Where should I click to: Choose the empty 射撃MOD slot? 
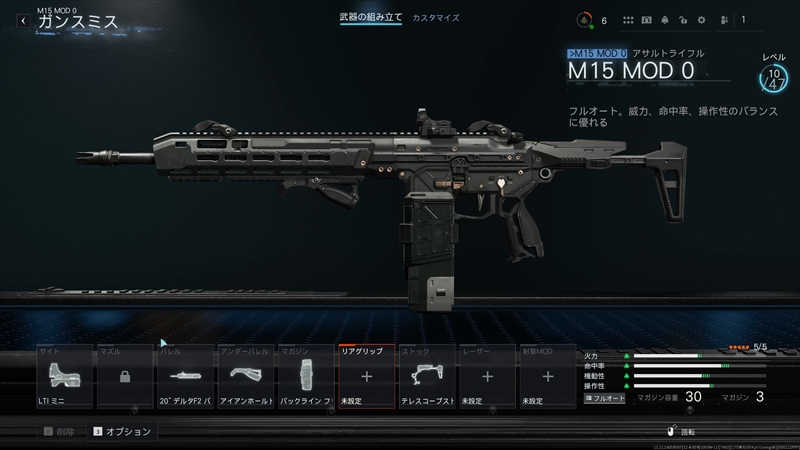[548, 378]
